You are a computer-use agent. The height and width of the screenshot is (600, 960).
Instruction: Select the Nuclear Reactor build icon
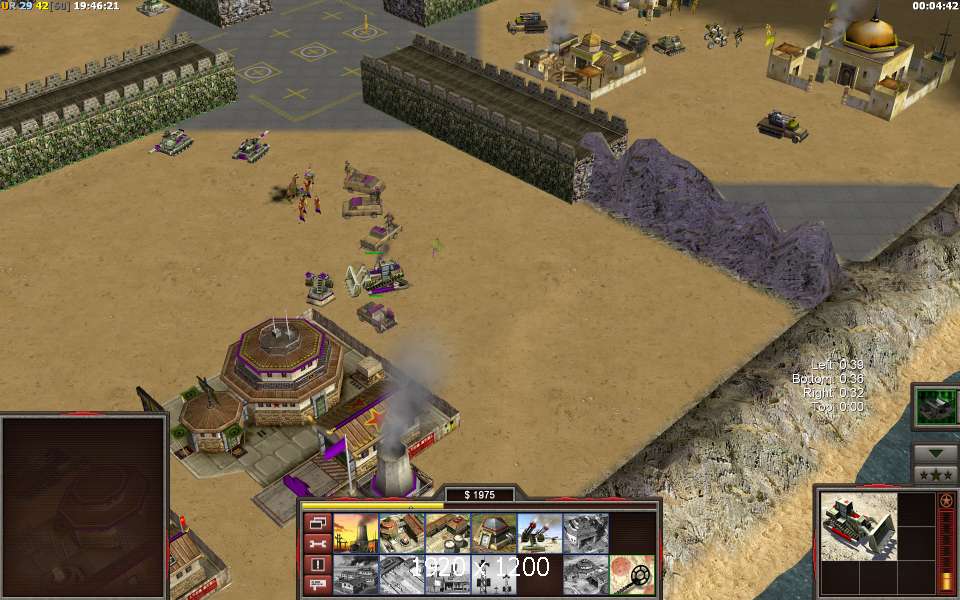pyautogui.click(x=355, y=534)
